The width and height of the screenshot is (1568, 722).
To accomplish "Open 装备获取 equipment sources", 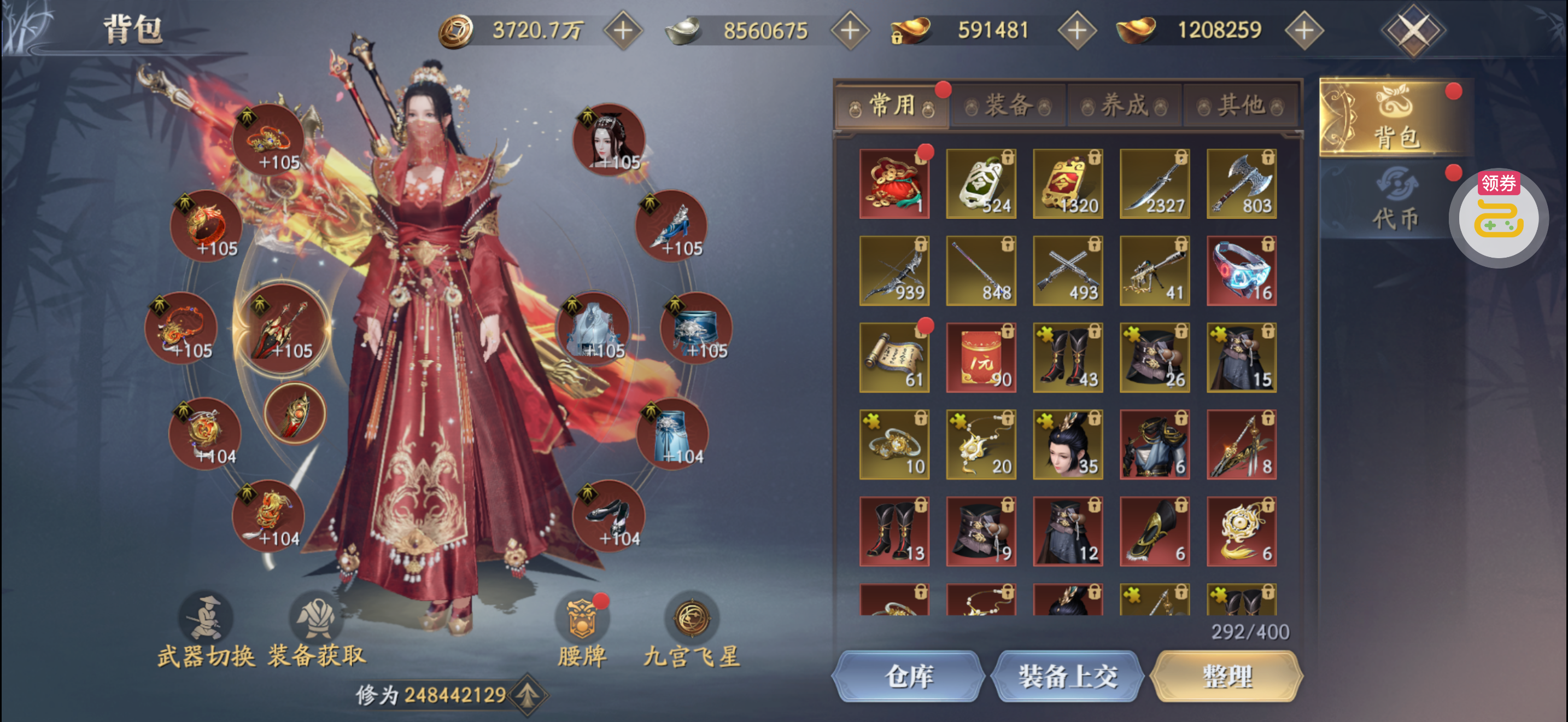I will click(317, 630).
